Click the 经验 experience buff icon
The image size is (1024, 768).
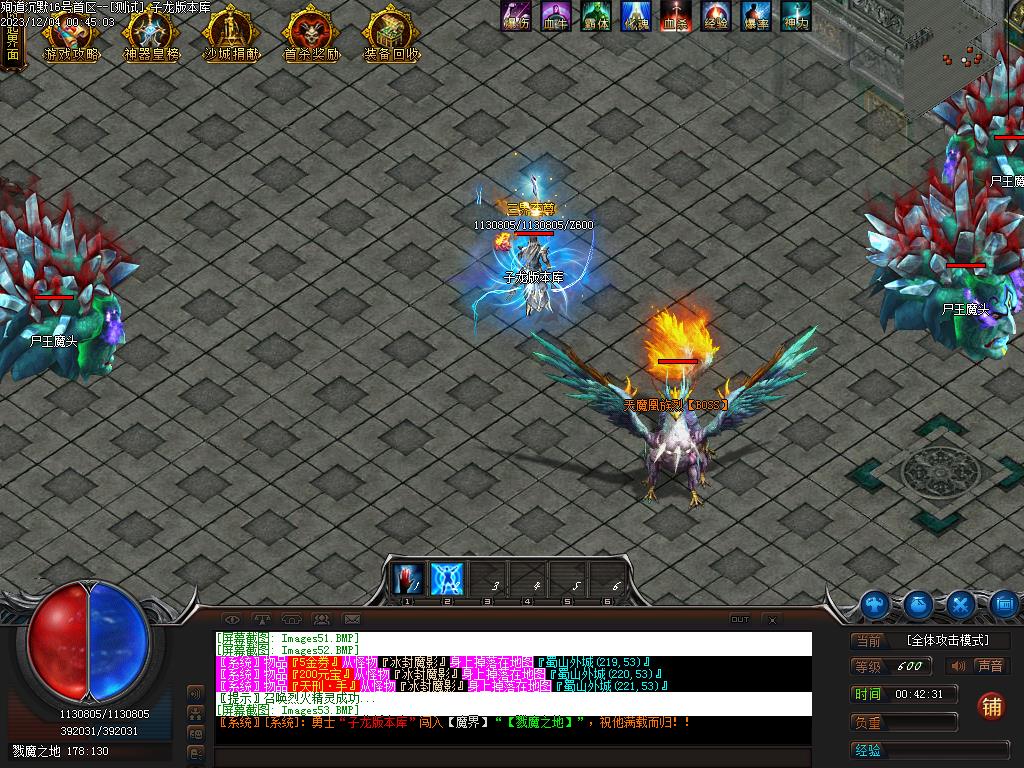[715, 16]
